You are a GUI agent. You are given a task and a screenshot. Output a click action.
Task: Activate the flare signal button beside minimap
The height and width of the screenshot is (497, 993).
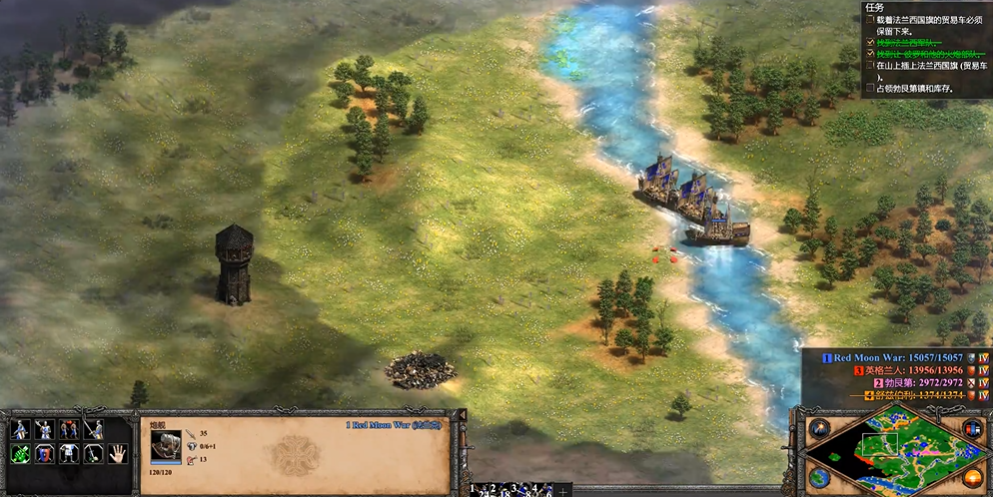(819, 429)
